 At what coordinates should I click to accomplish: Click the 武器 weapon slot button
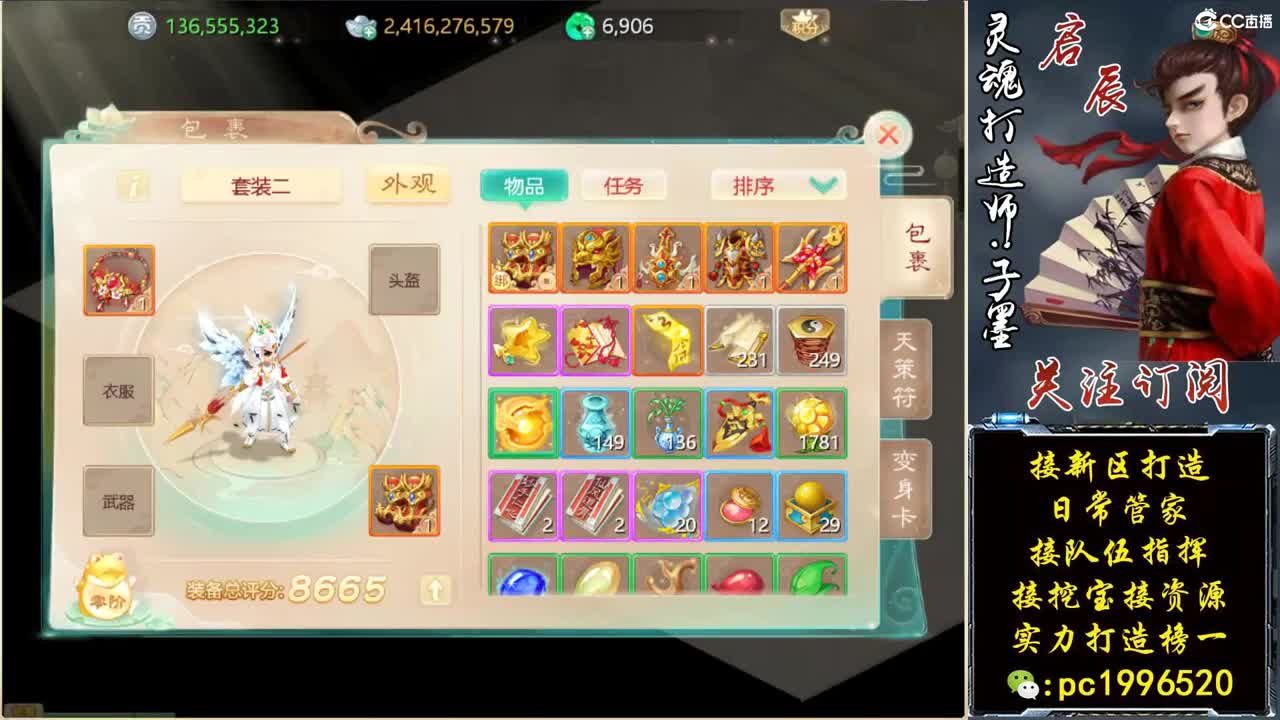(x=117, y=496)
